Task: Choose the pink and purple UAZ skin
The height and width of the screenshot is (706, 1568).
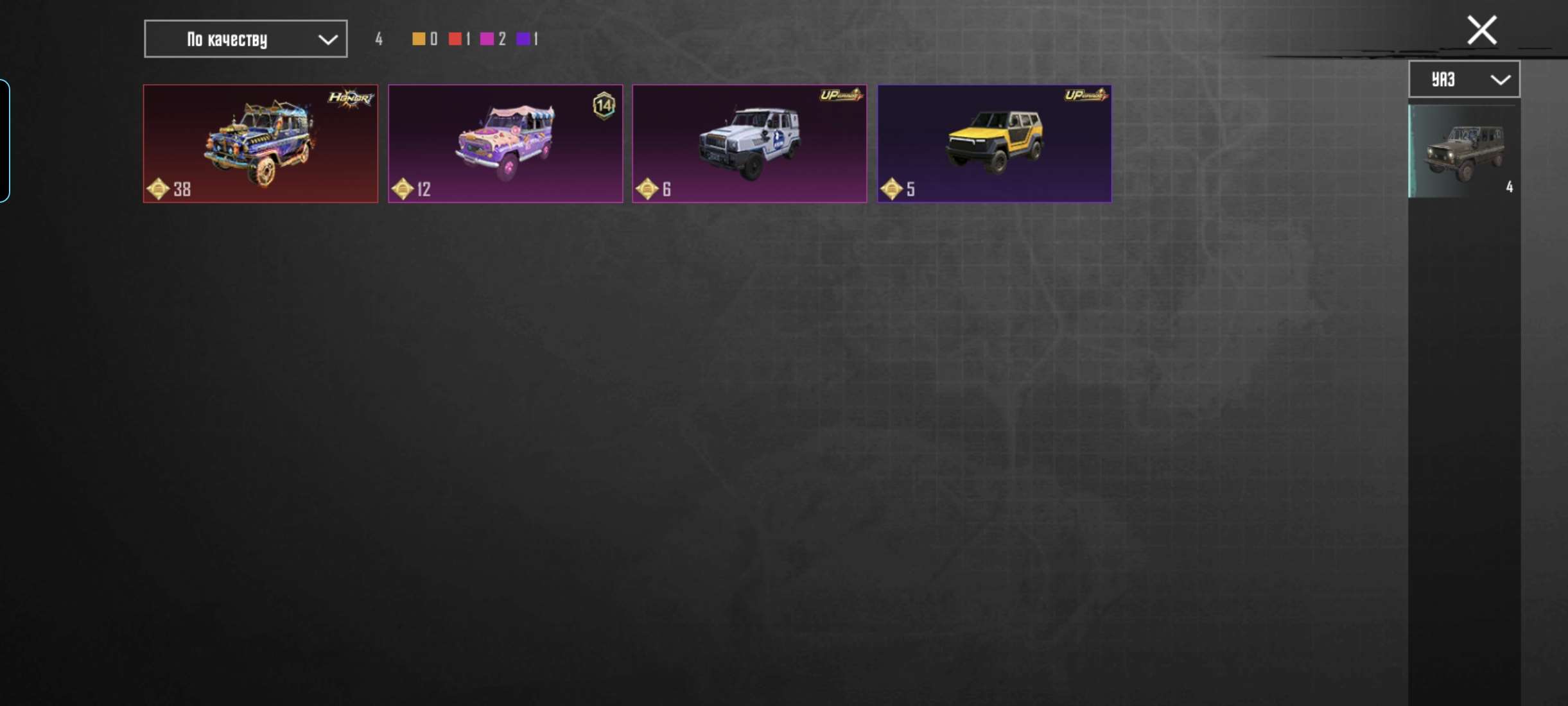Action: tap(505, 144)
